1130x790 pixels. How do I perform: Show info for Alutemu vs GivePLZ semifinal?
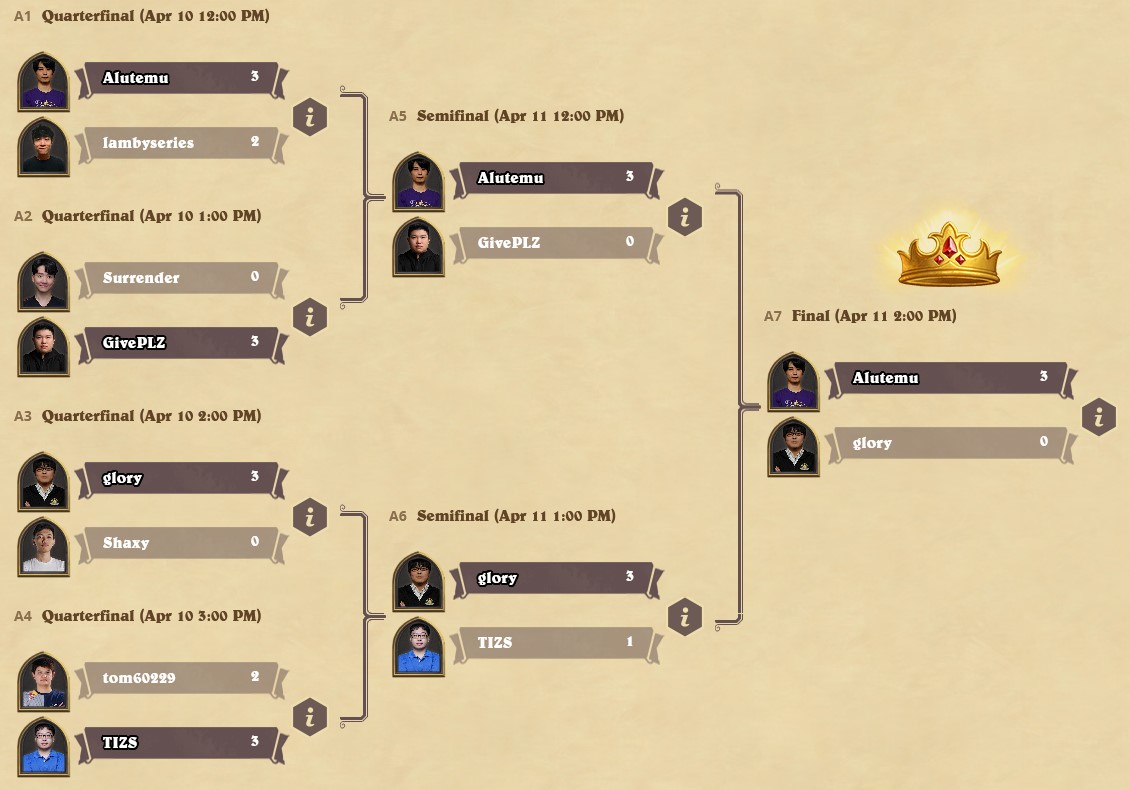point(685,217)
